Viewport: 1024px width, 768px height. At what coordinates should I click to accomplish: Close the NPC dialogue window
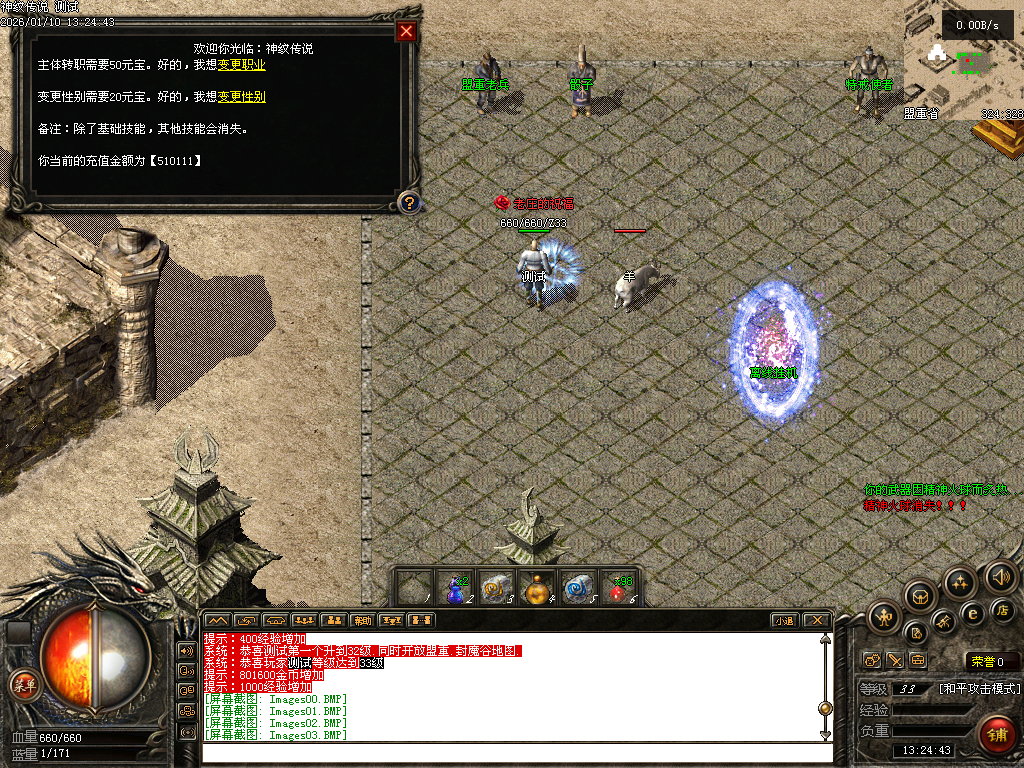click(406, 31)
